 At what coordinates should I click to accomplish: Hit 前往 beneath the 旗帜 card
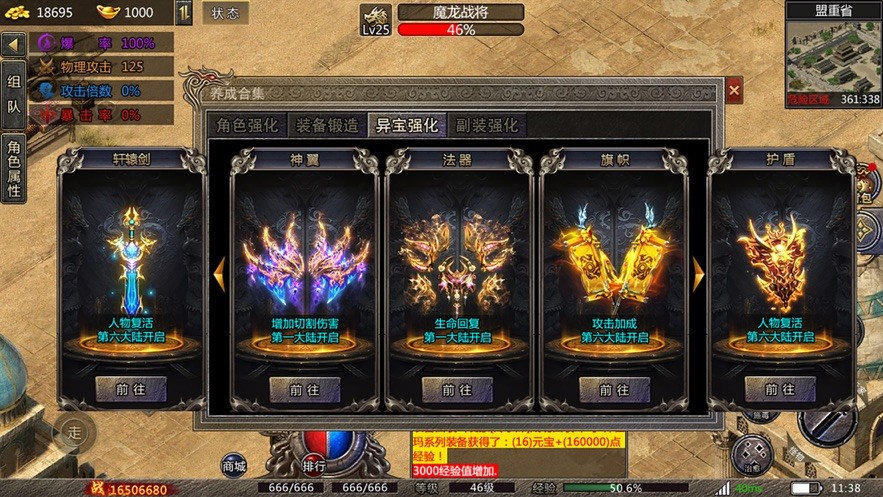pos(615,389)
